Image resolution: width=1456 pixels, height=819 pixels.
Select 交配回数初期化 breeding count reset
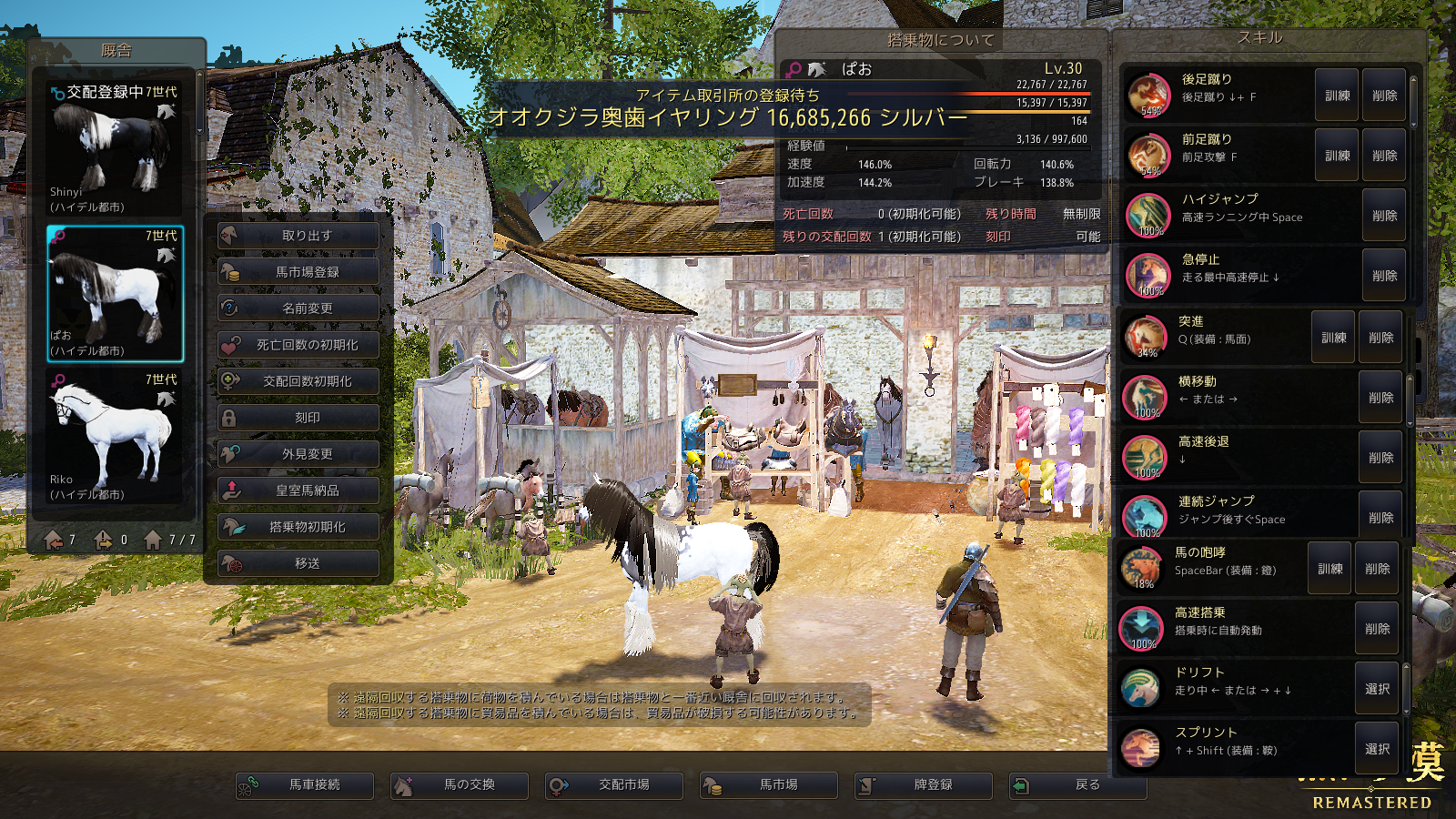pyautogui.click(x=298, y=381)
